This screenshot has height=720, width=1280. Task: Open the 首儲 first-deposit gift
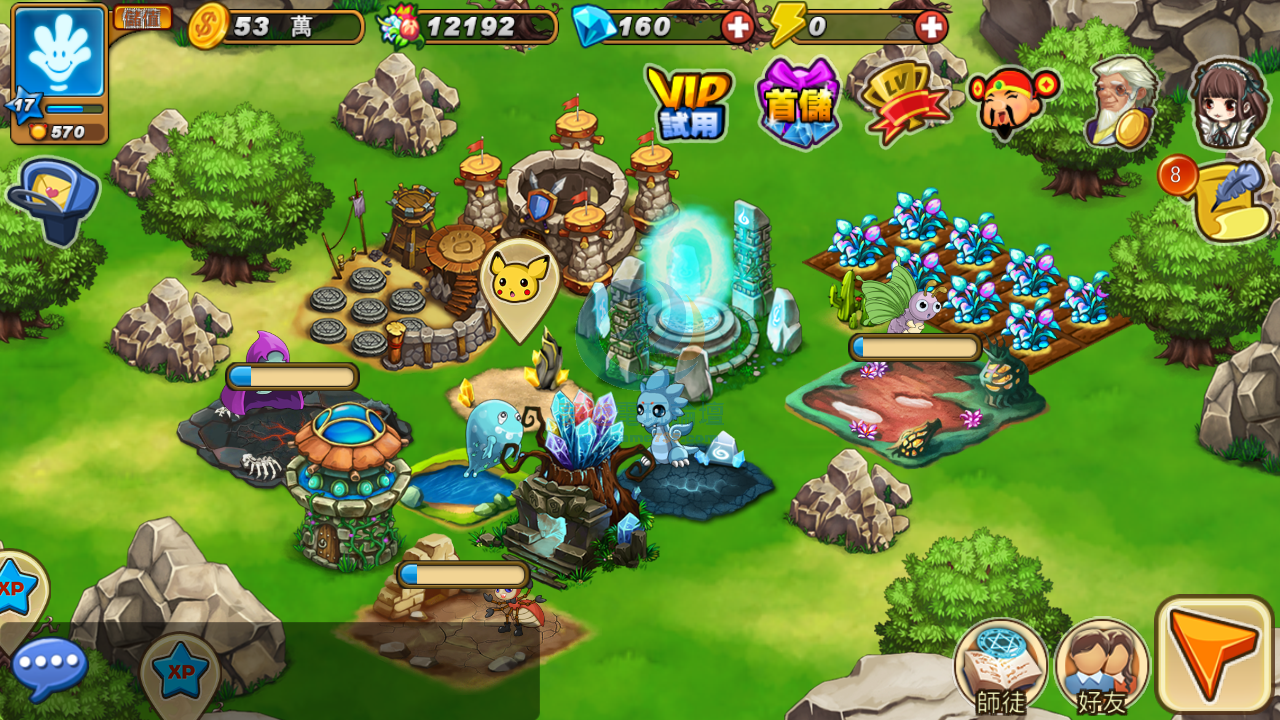click(797, 103)
